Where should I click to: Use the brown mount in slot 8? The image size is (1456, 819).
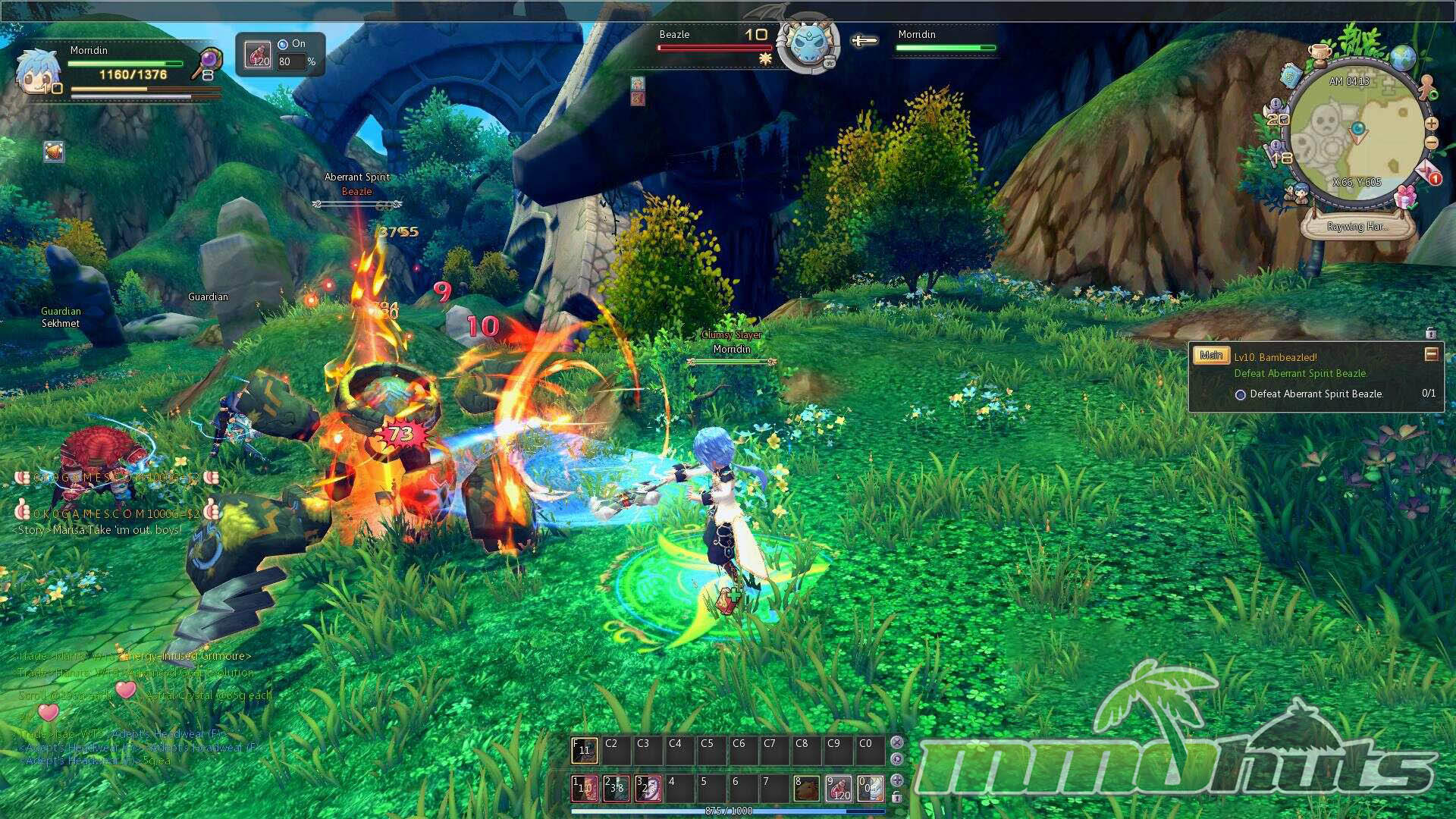point(806,789)
